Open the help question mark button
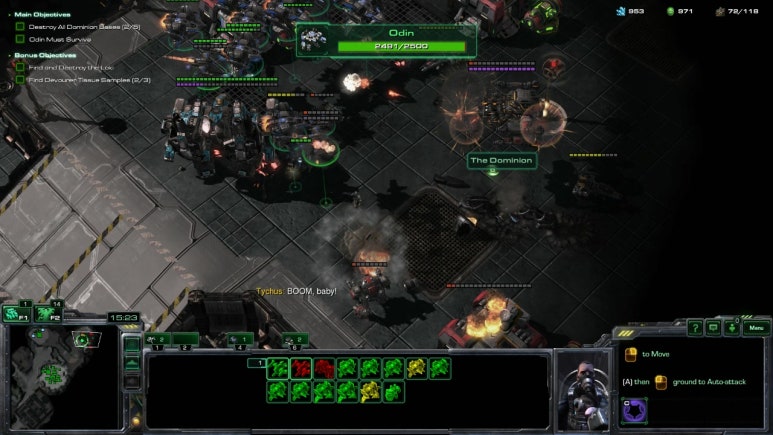773x435 pixels. point(695,327)
